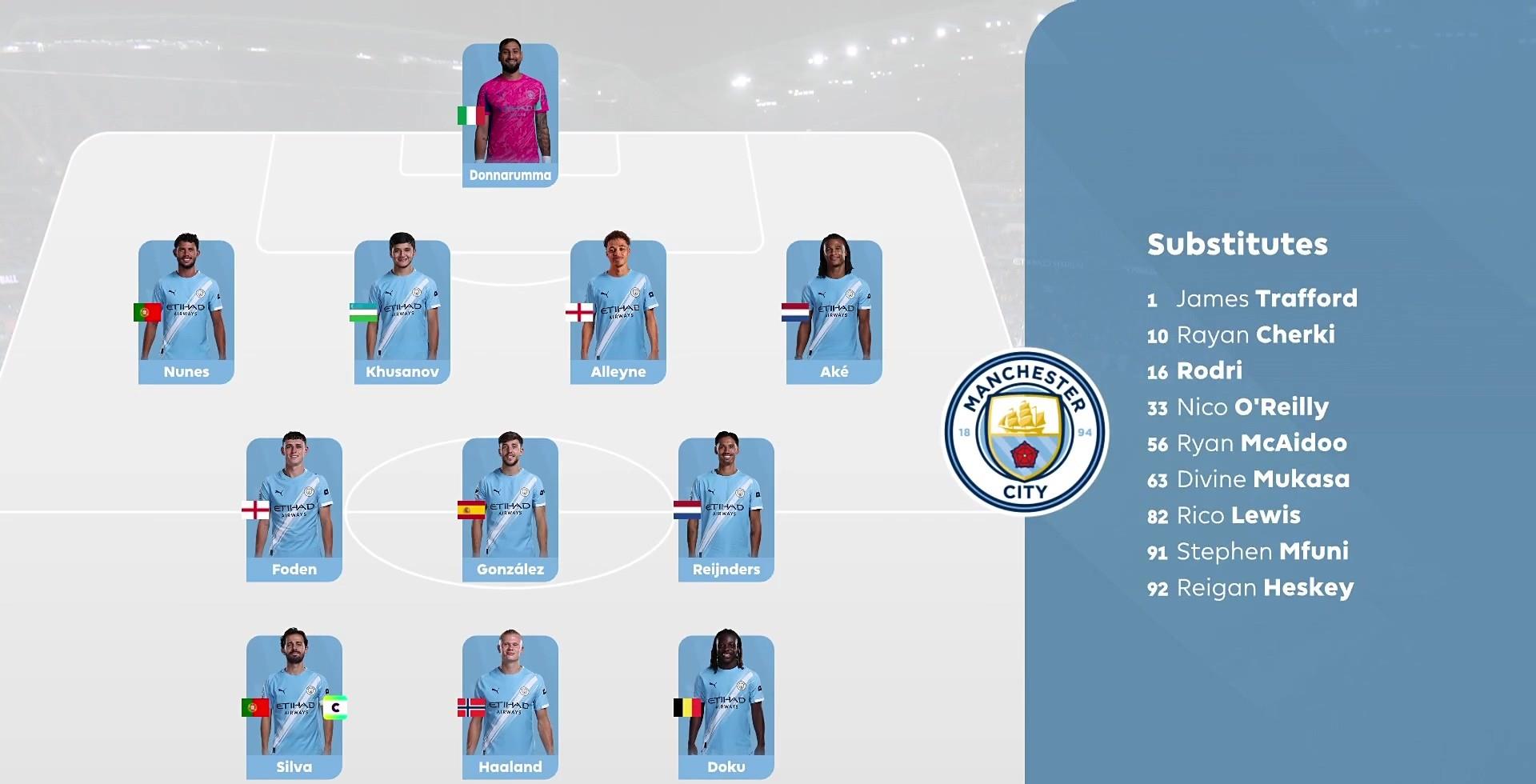Select the Aké player card
Viewport: 1536px width, 784px height.
click(x=834, y=311)
